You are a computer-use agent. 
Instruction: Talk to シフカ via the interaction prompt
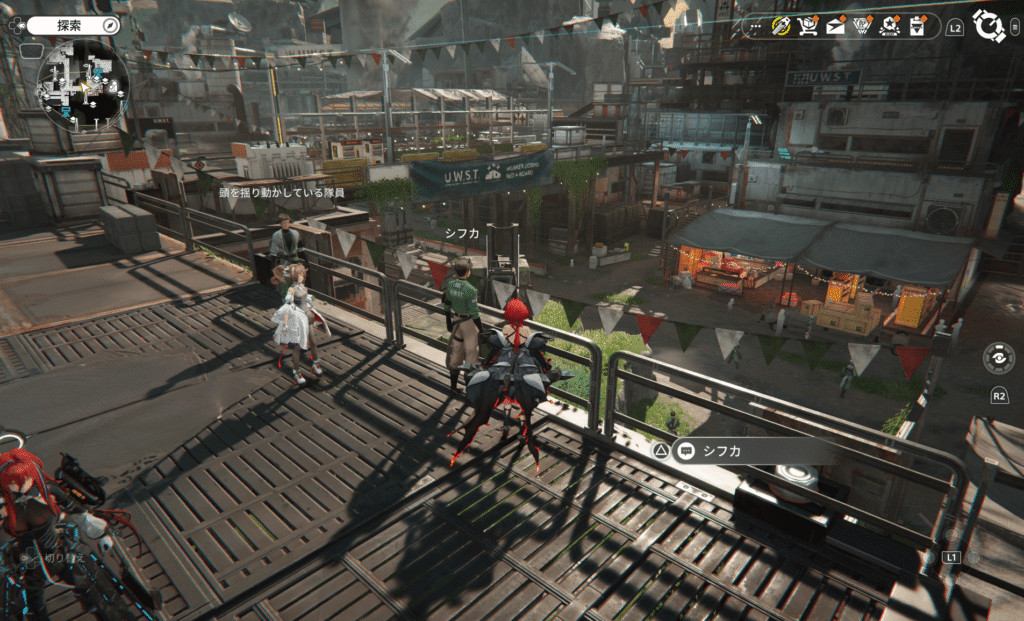(722, 450)
